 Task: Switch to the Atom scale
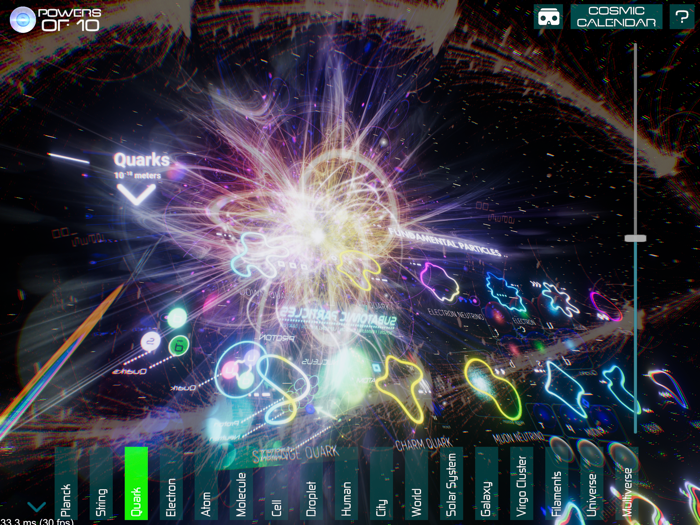(x=206, y=484)
